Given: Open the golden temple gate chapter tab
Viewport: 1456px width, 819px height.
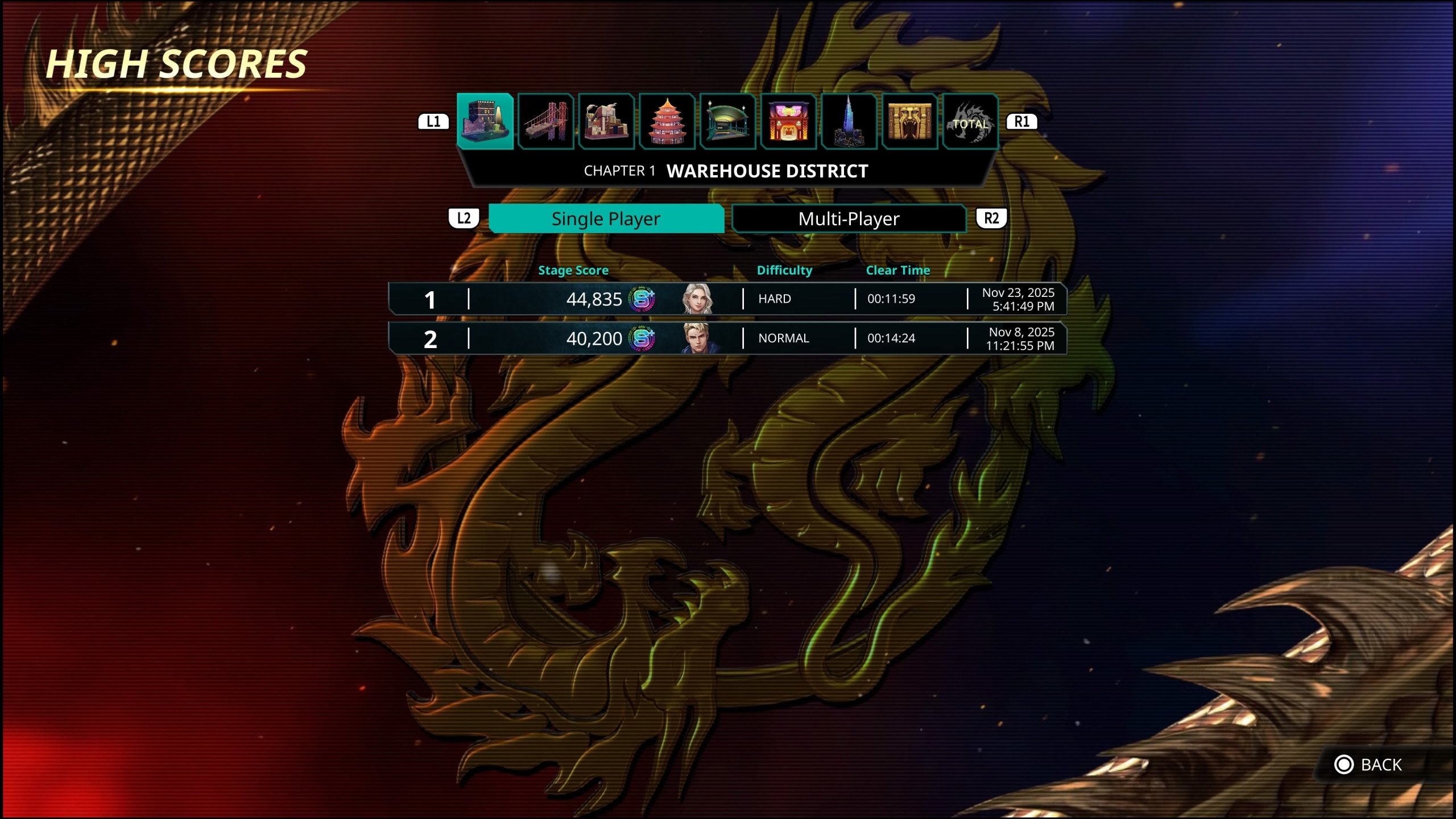Looking at the screenshot, I should click(x=909, y=122).
